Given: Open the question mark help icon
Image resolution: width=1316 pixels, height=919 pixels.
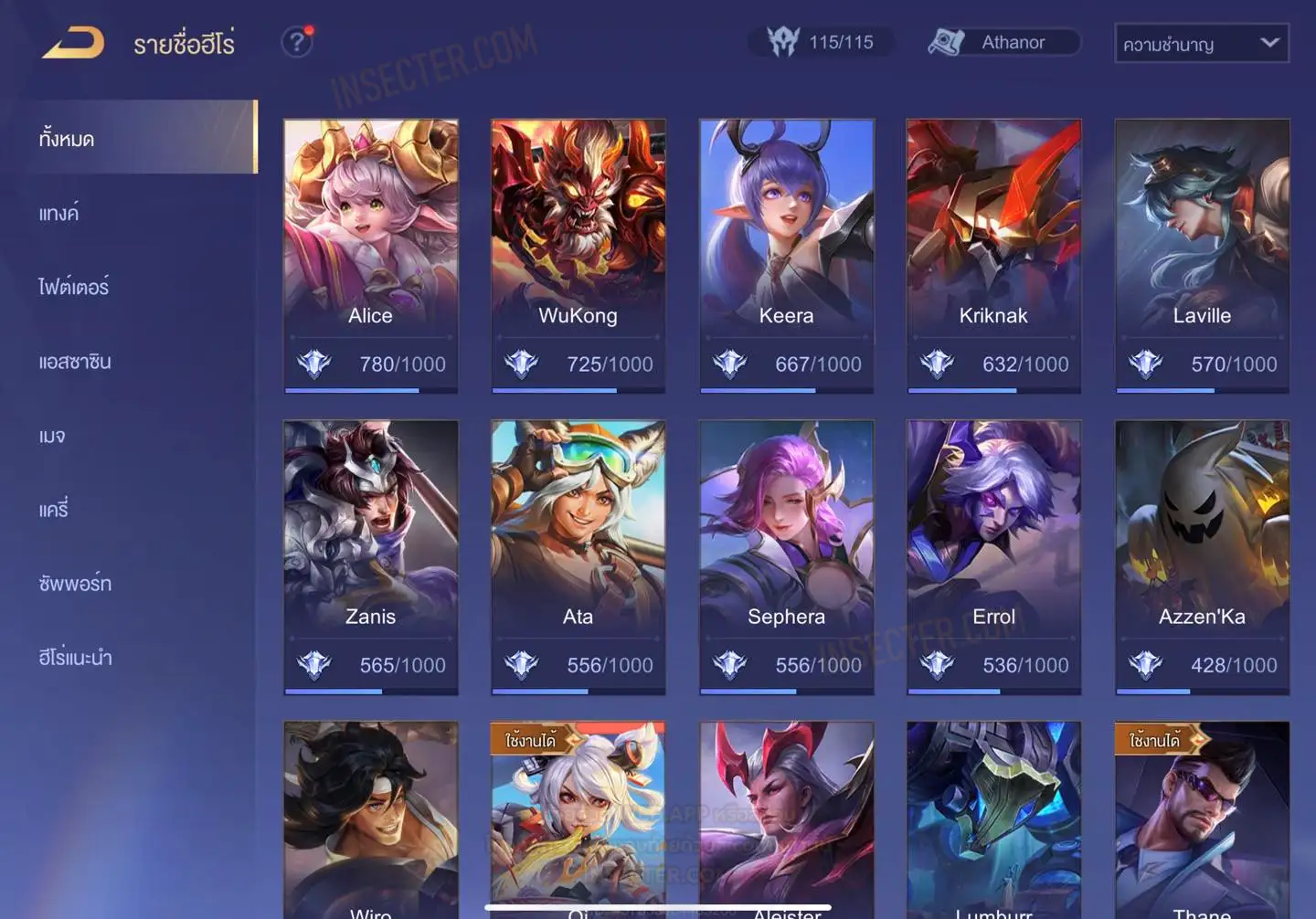Looking at the screenshot, I should [297, 42].
